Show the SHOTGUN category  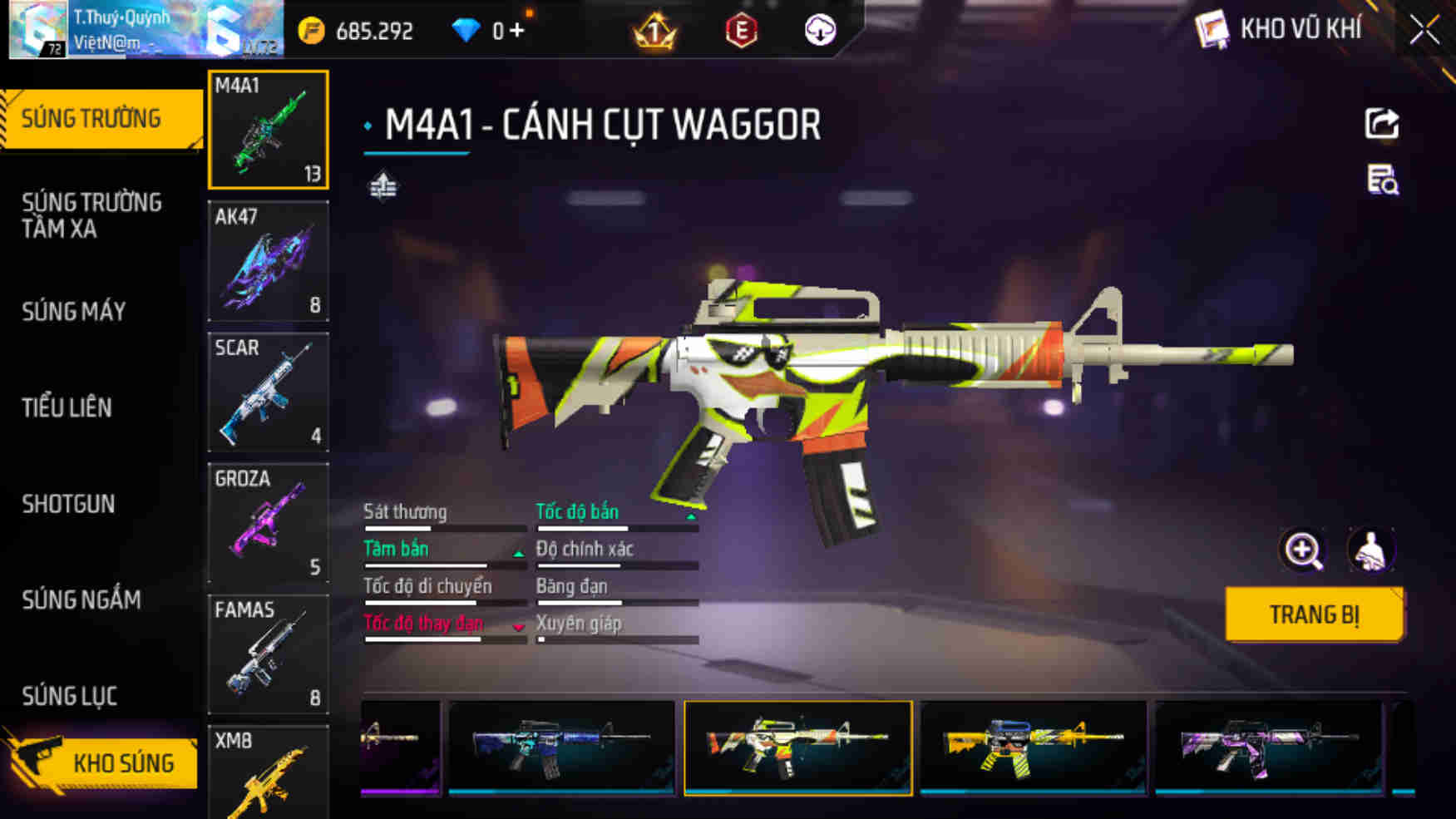point(68,504)
